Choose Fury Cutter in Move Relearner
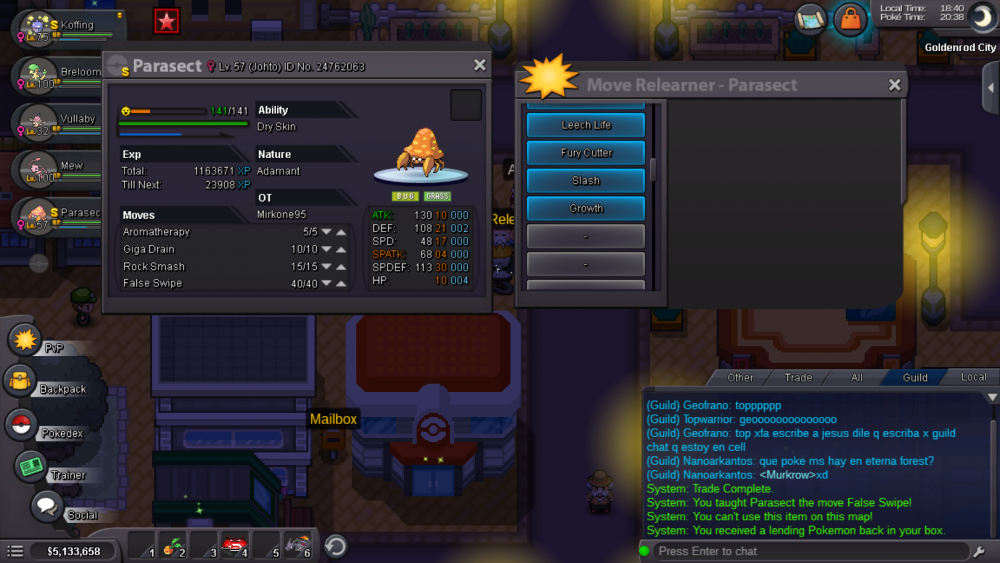This screenshot has width=1000, height=563. click(x=586, y=153)
